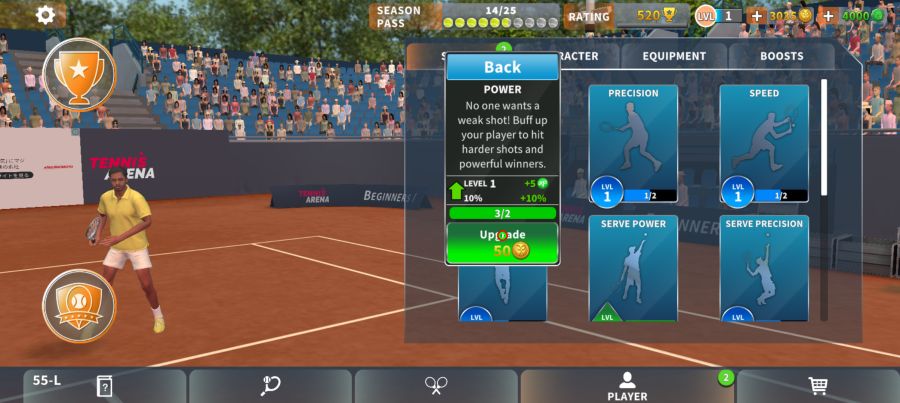Viewport: 900px width, 403px height.
Task: Open the card pack tab with question mark
Action: coord(104,386)
